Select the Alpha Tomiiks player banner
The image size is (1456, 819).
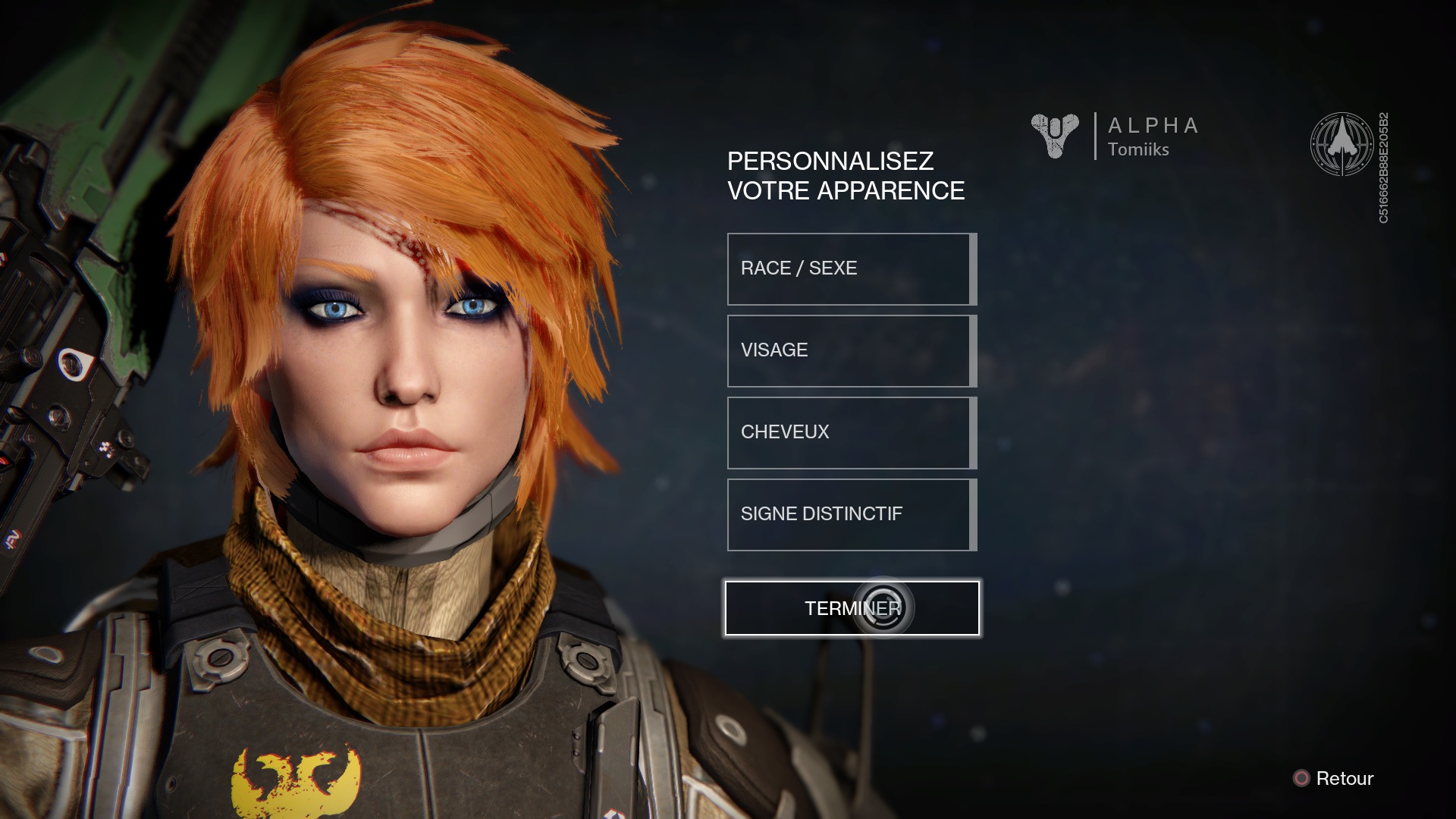(x=1116, y=136)
